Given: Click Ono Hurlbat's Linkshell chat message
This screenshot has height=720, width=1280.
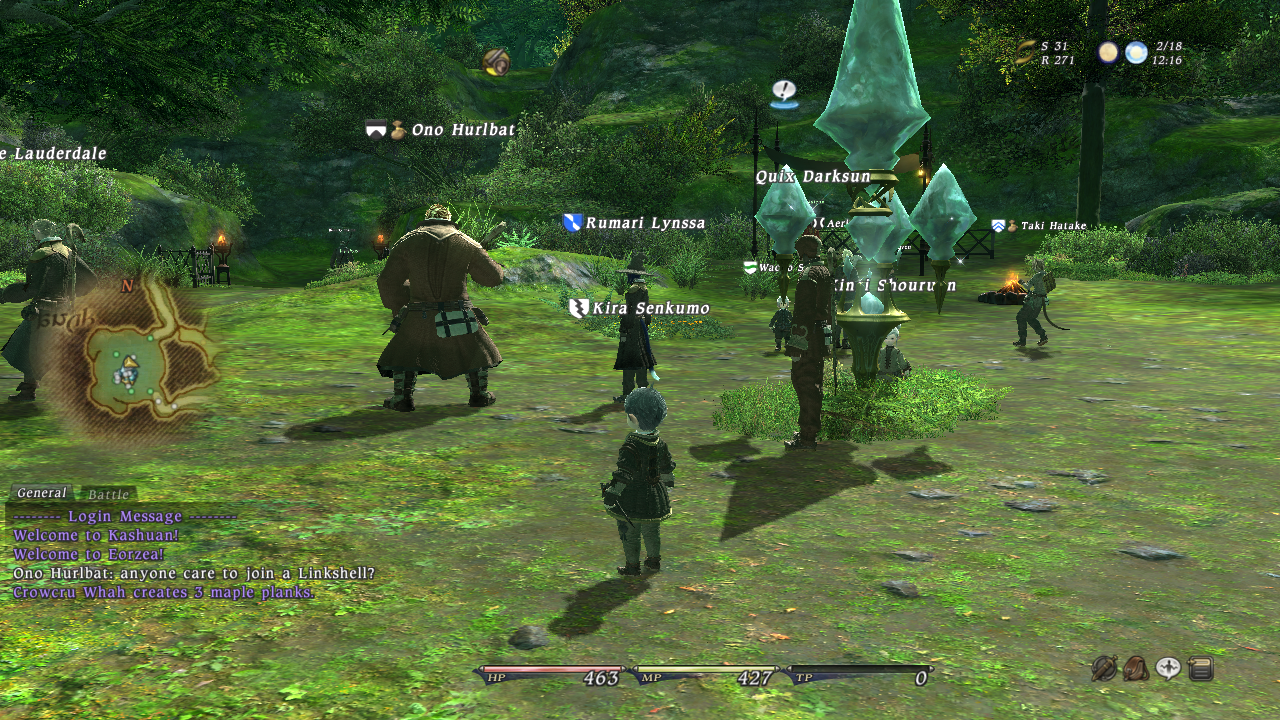Looking at the screenshot, I should [194, 573].
